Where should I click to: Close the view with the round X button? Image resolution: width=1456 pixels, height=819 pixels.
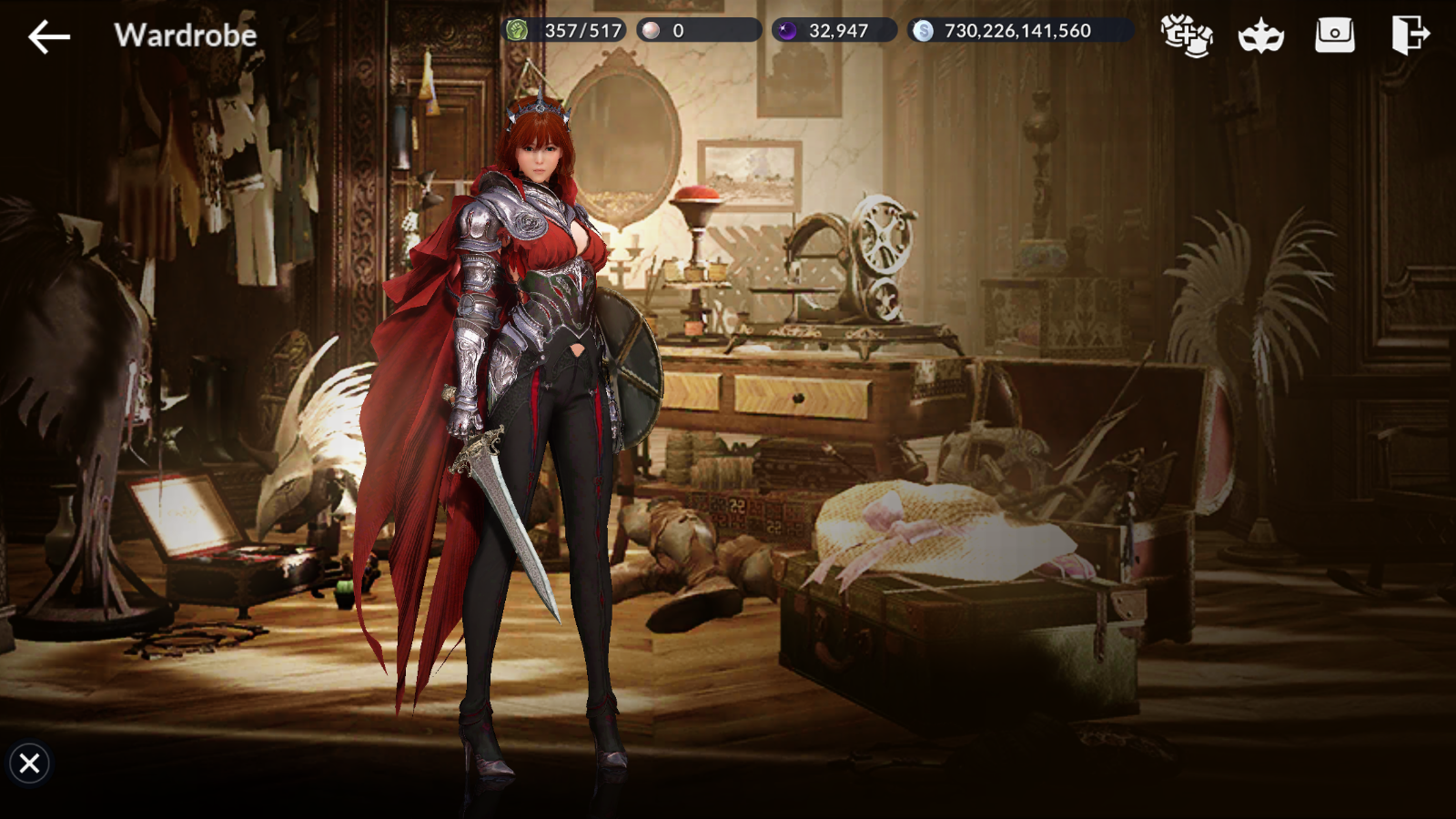[x=29, y=763]
